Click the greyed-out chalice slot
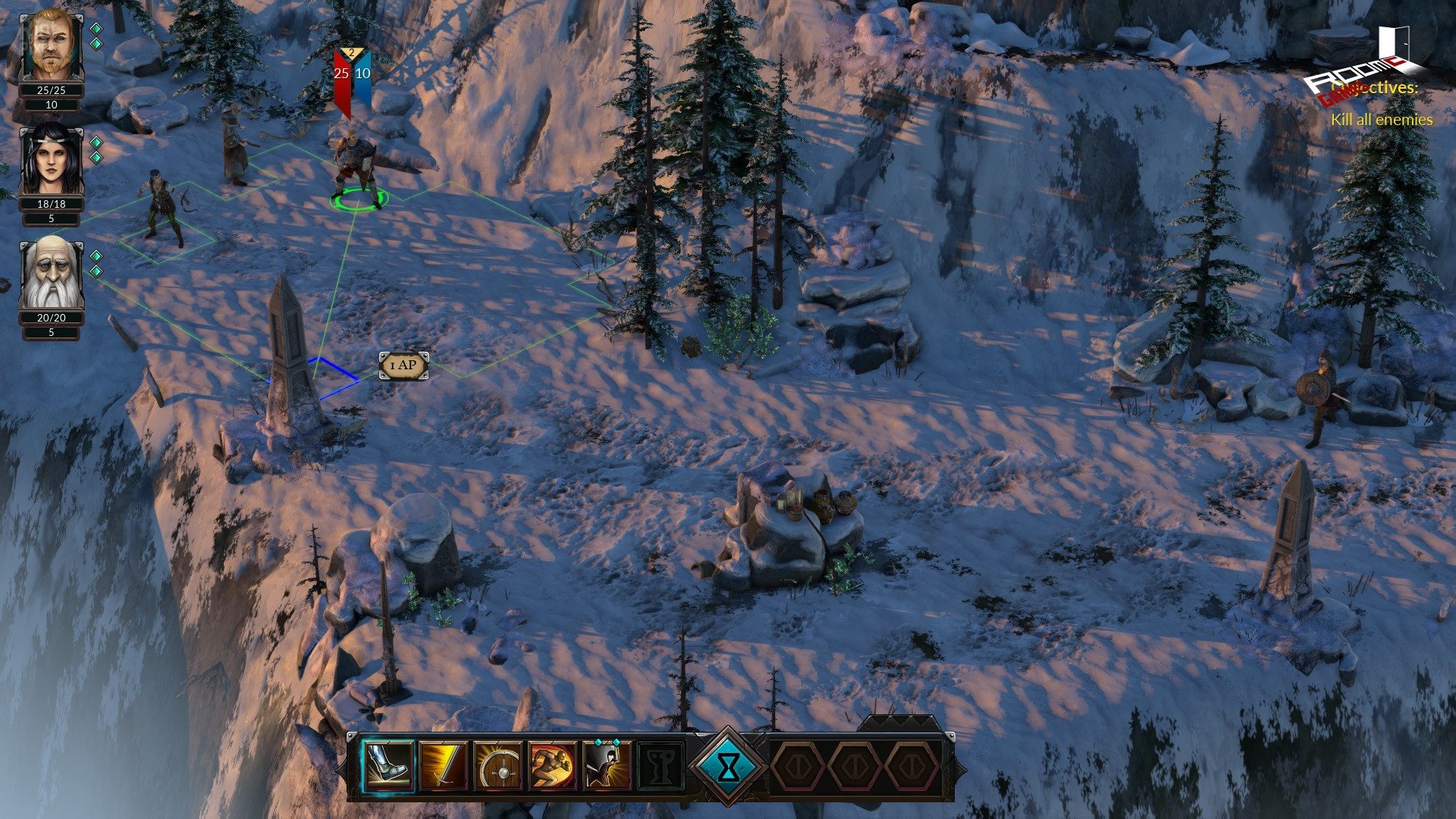Screen dimensions: 1456x819 661,766
